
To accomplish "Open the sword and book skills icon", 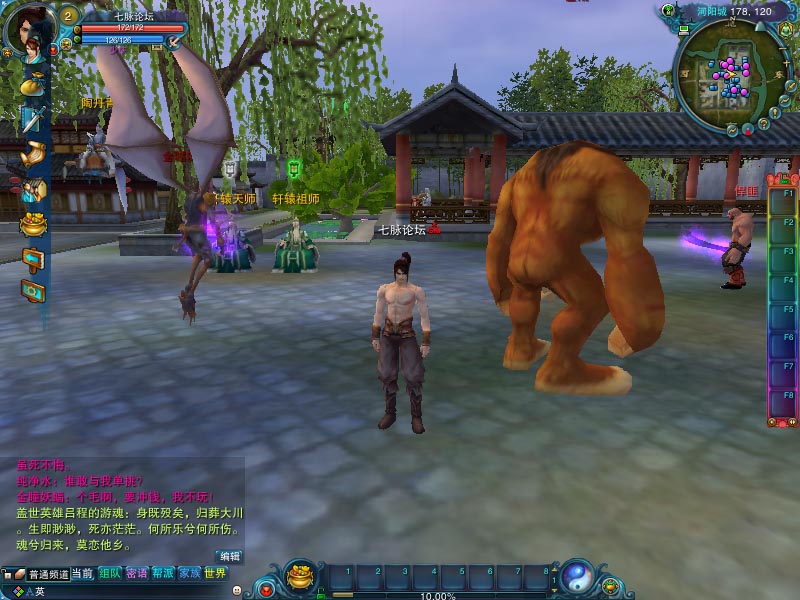I will click(32, 119).
